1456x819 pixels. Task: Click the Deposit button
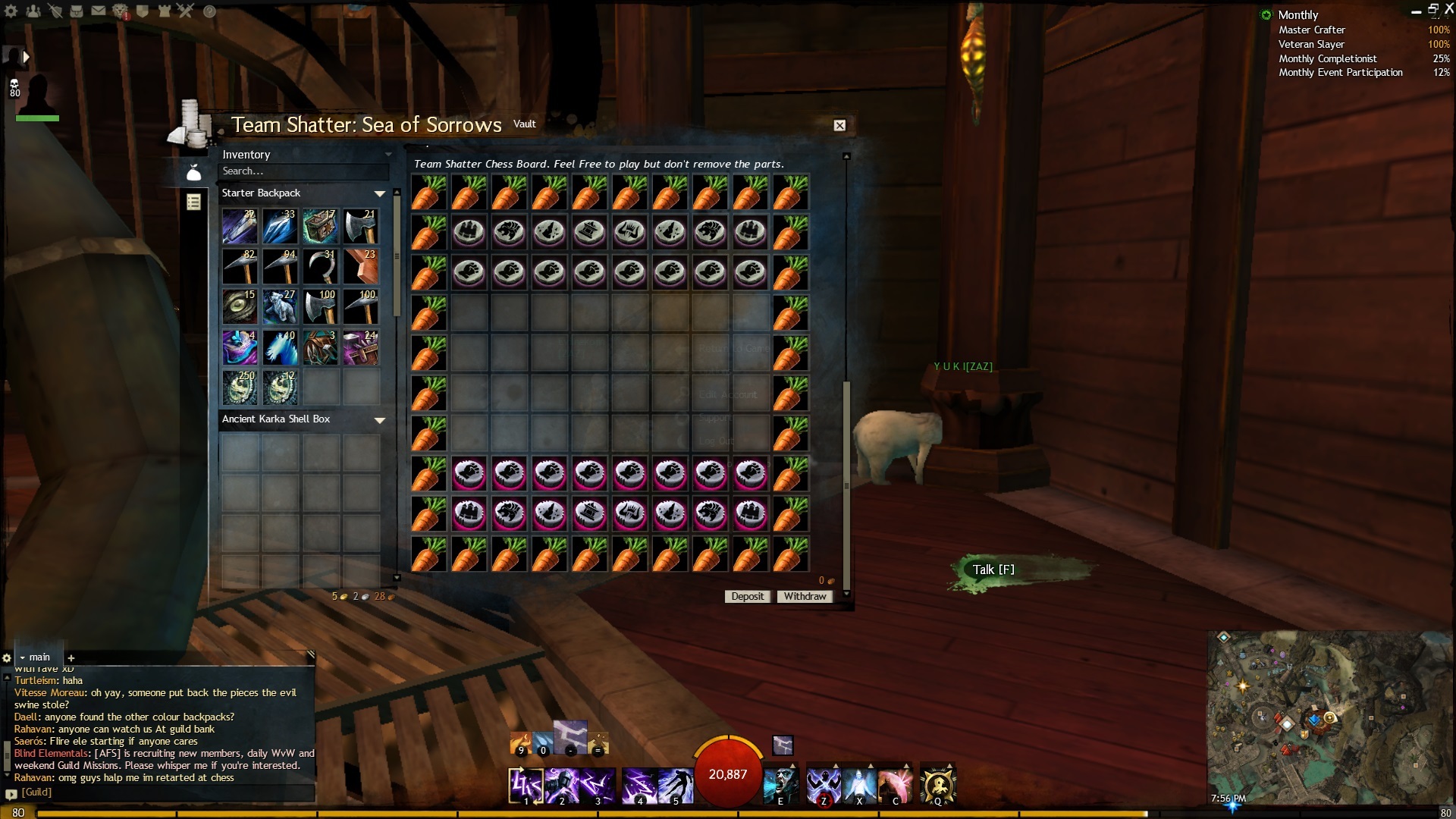point(747,597)
